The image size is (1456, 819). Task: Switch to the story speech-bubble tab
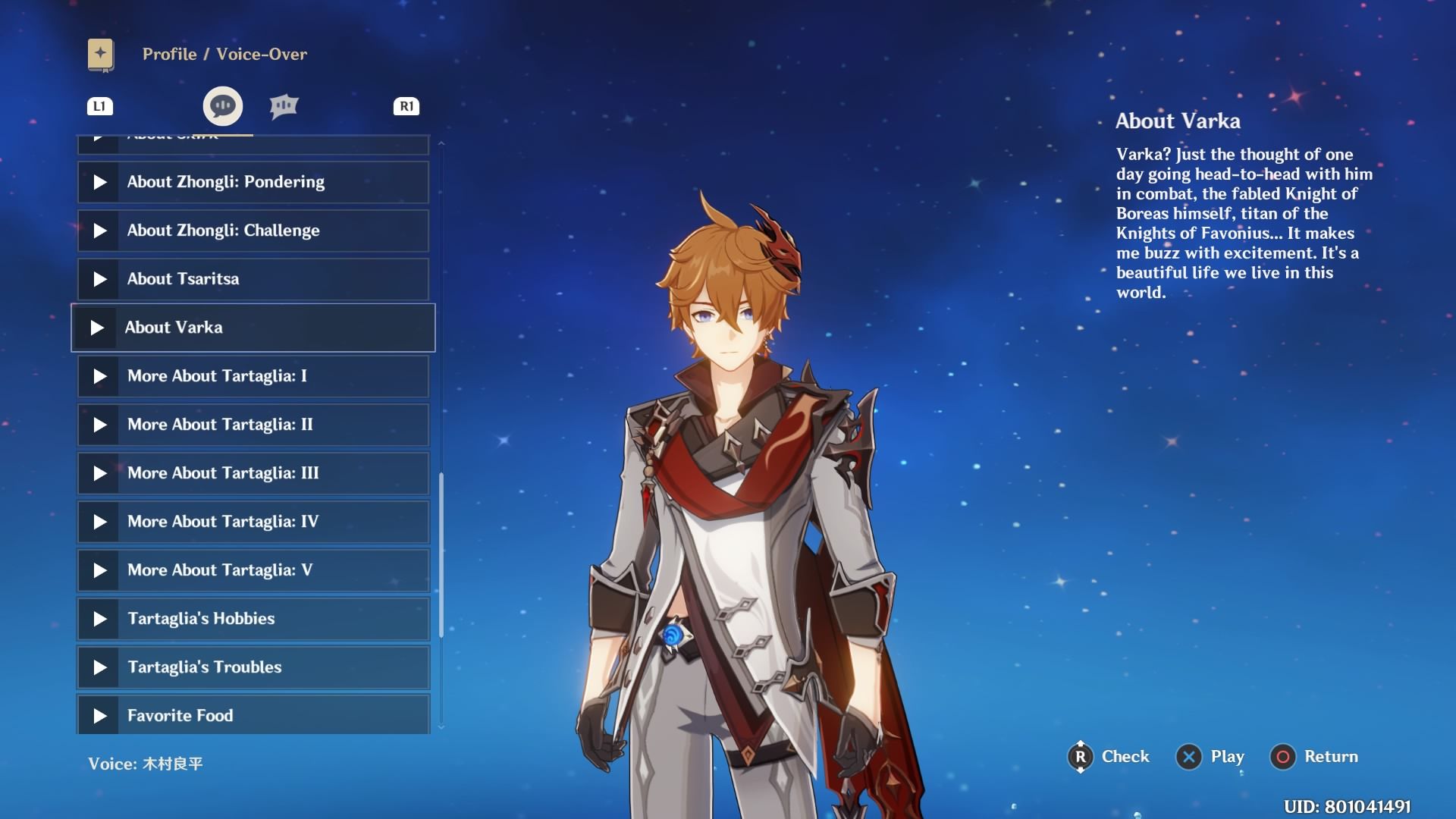(223, 106)
